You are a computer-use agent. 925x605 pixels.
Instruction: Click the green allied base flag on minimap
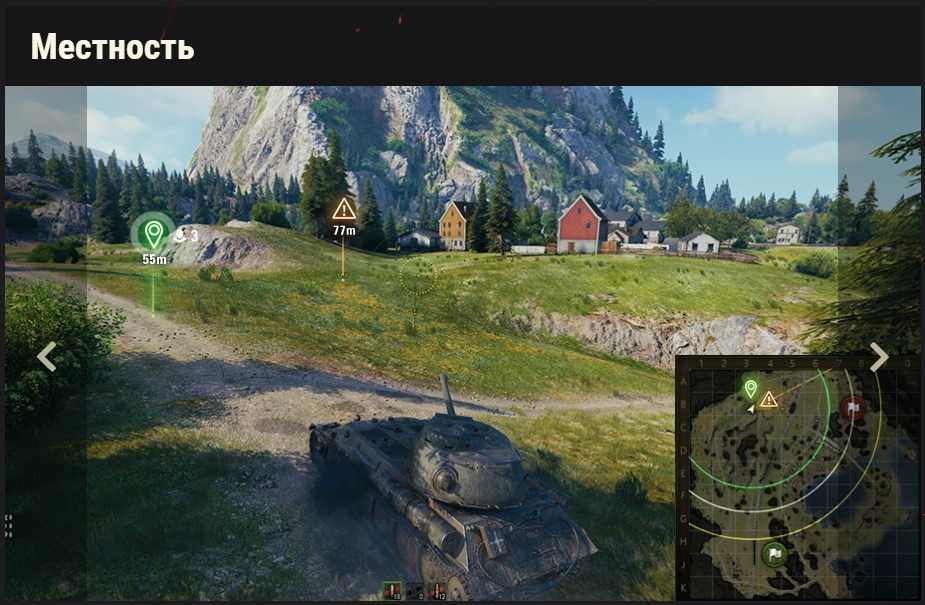click(x=774, y=553)
